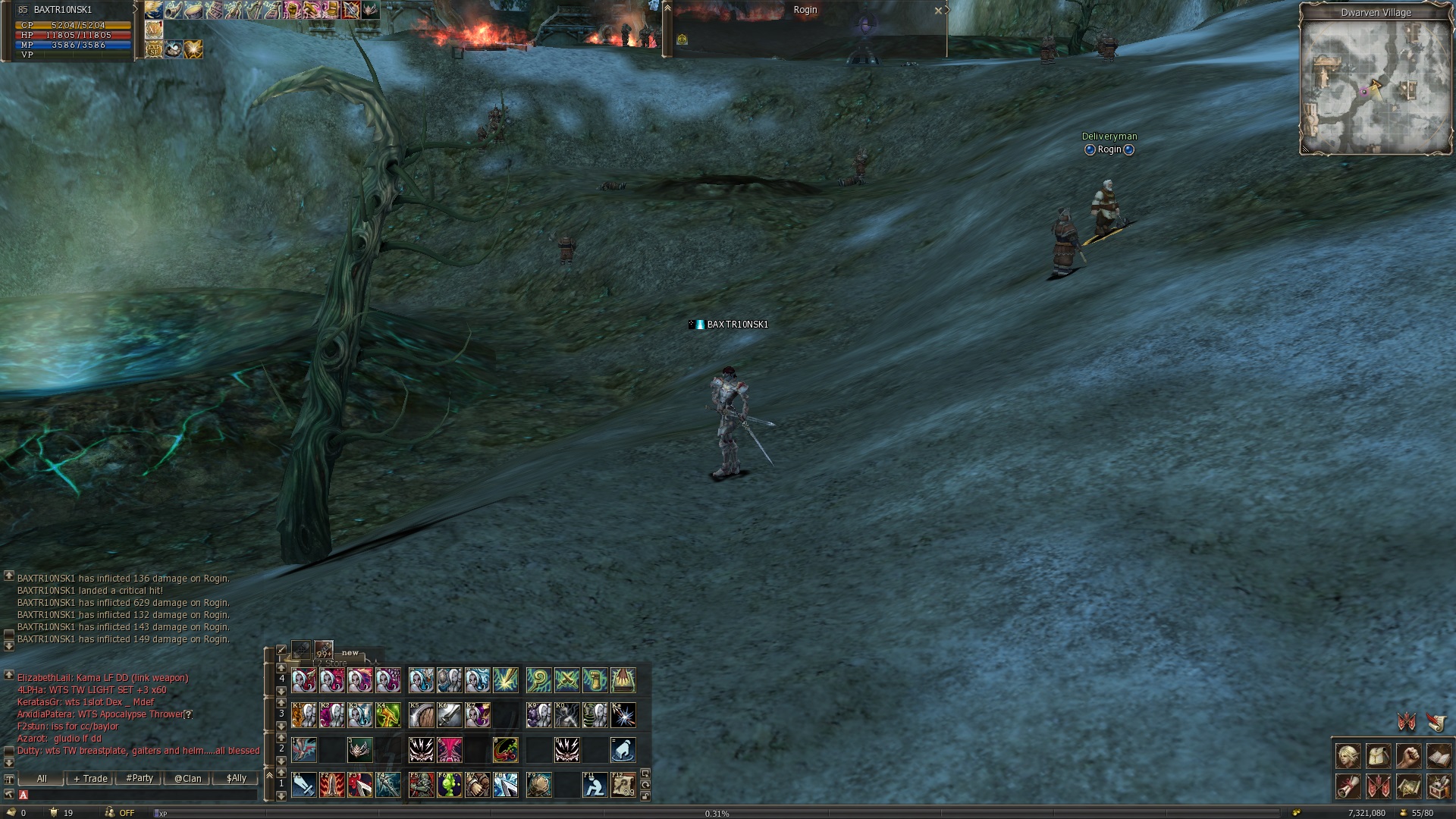The width and height of the screenshot is (1456, 819).
Task: Activate the F6 green poison skill
Action: tap(450, 785)
